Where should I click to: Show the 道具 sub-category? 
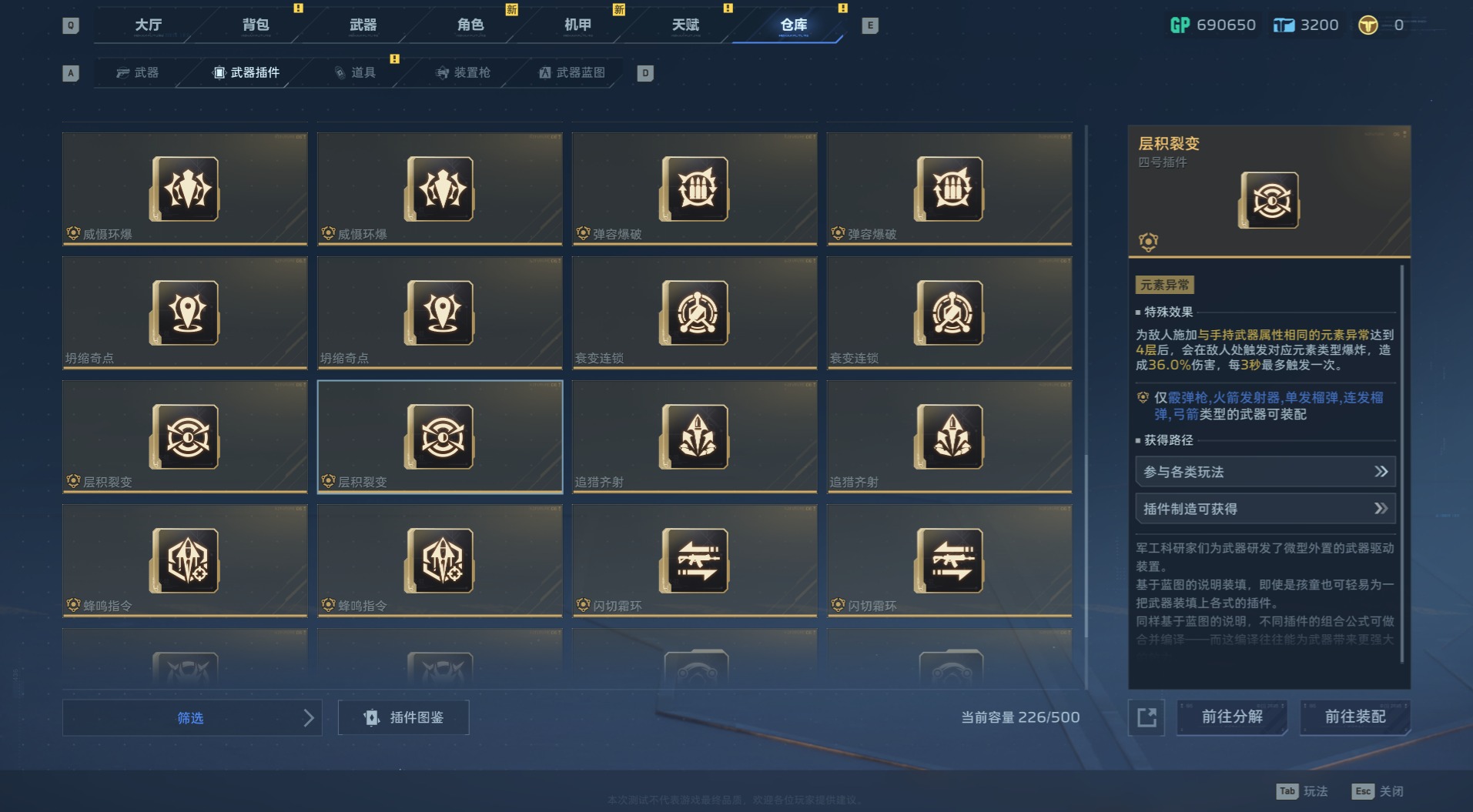coord(356,72)
